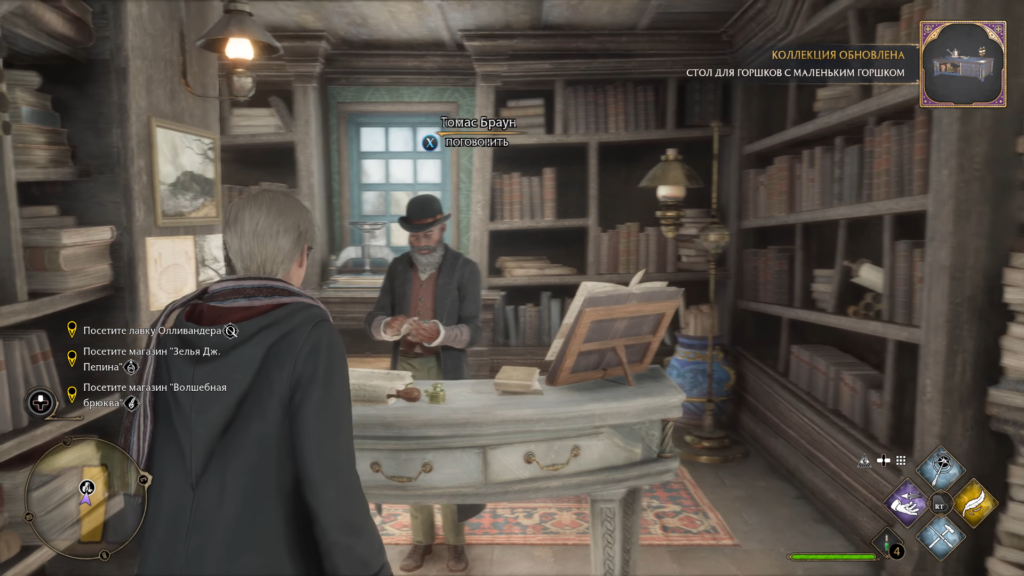Choose the Reparo hammer-and-wand spell slot

tap(940, 535)
